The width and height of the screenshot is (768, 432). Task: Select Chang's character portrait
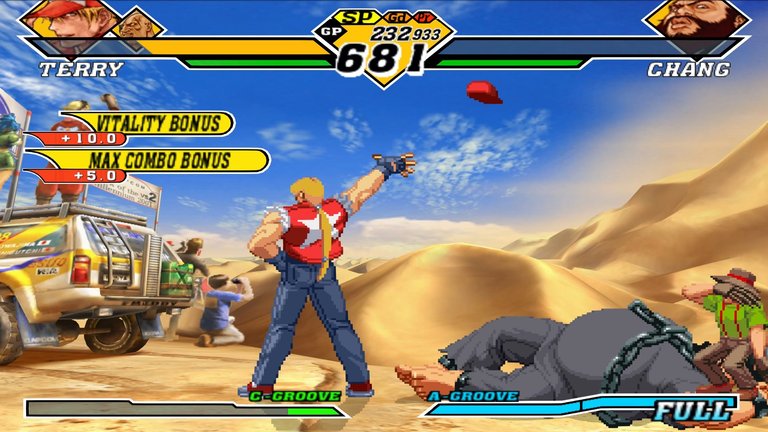(x=697, y=20)
